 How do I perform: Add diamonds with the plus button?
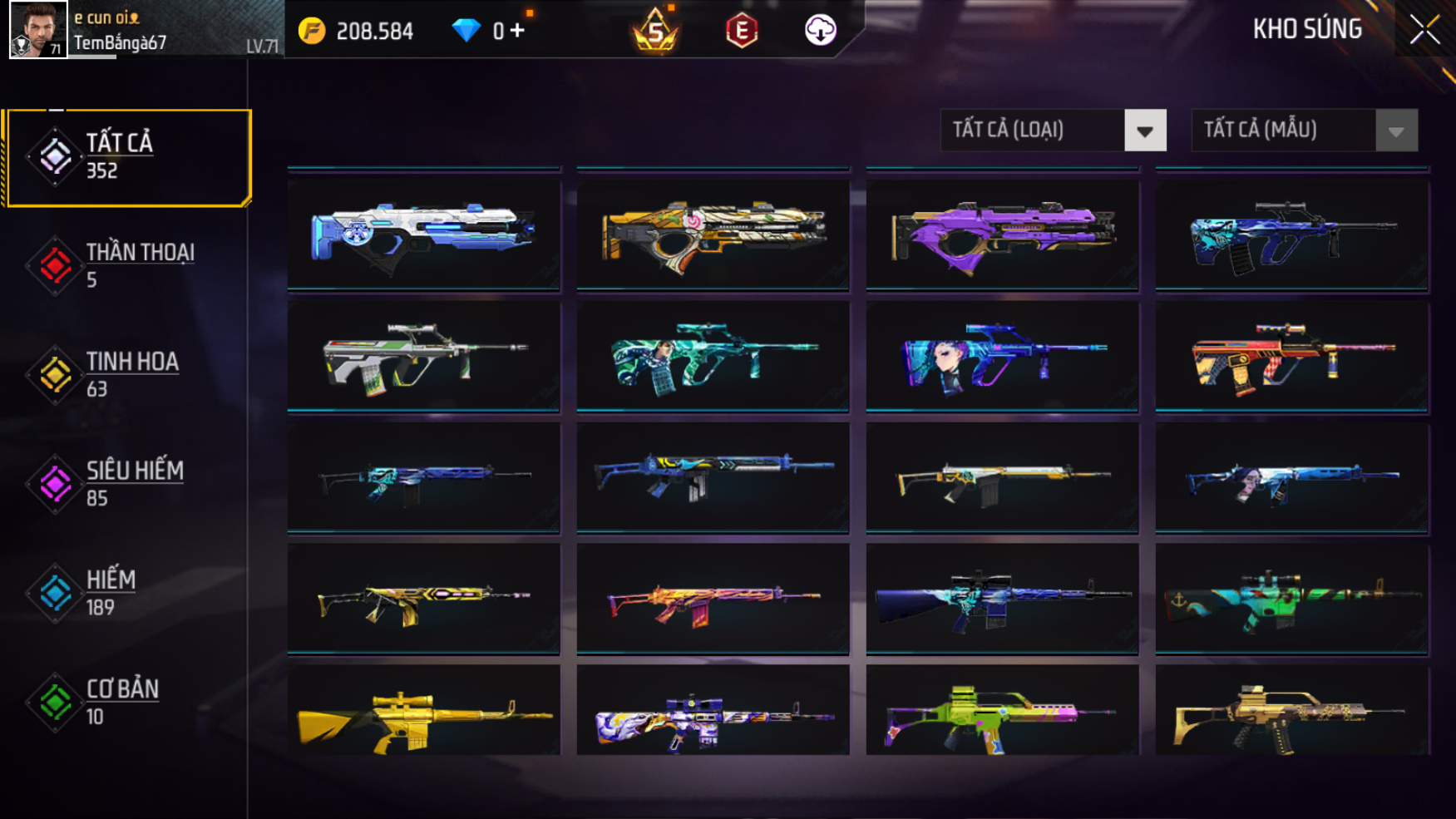pyautogui.click(x=517, y=31)
